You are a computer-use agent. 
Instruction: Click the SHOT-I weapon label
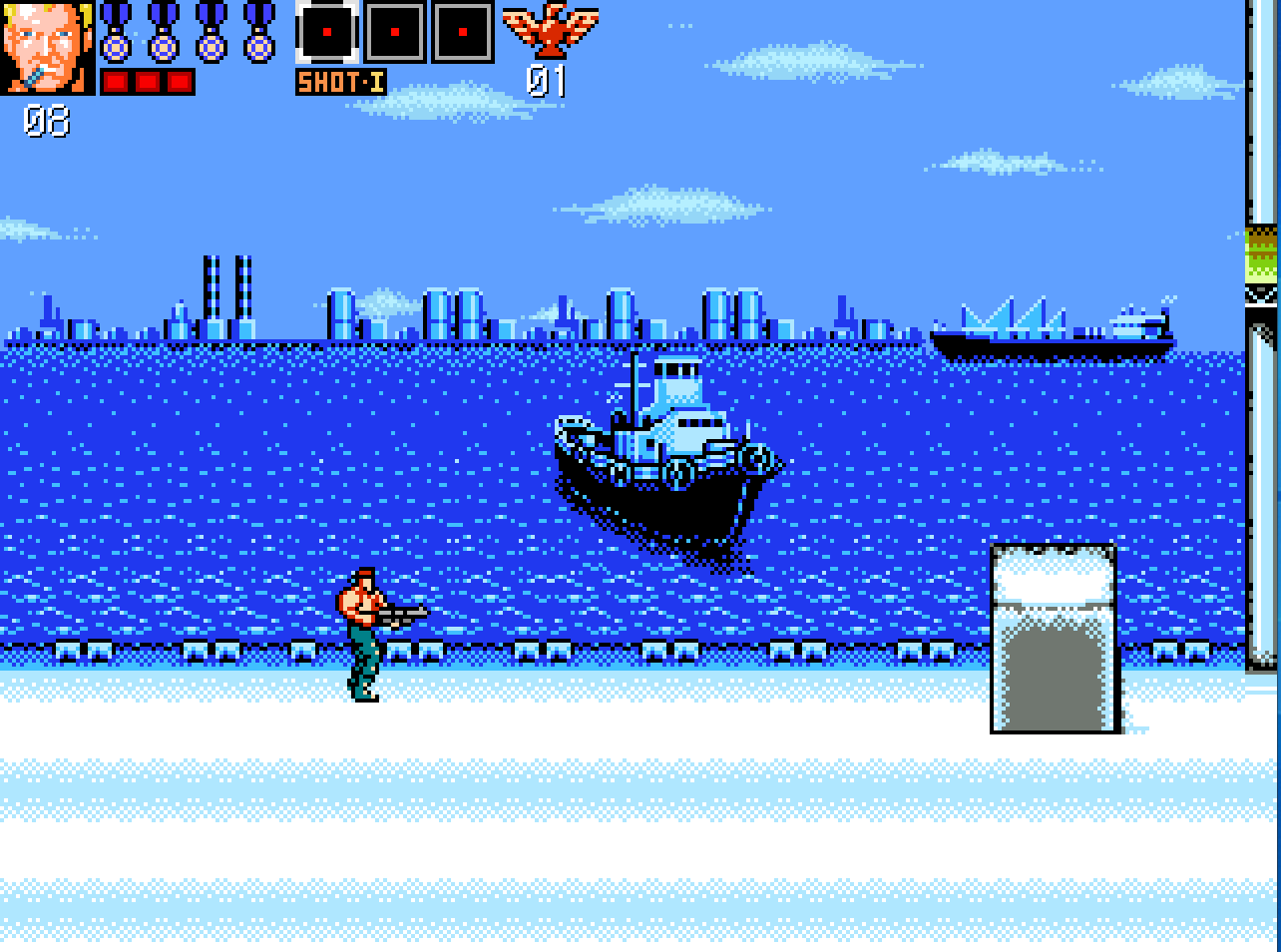pos(341,82)
